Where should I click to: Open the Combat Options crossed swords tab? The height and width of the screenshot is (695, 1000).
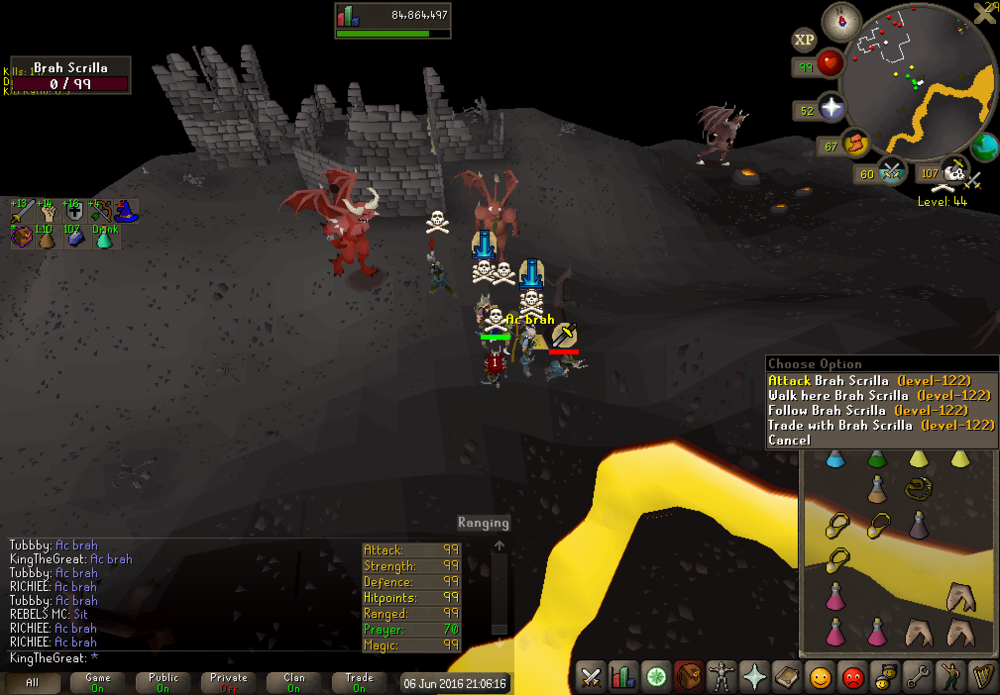[591, 676]
